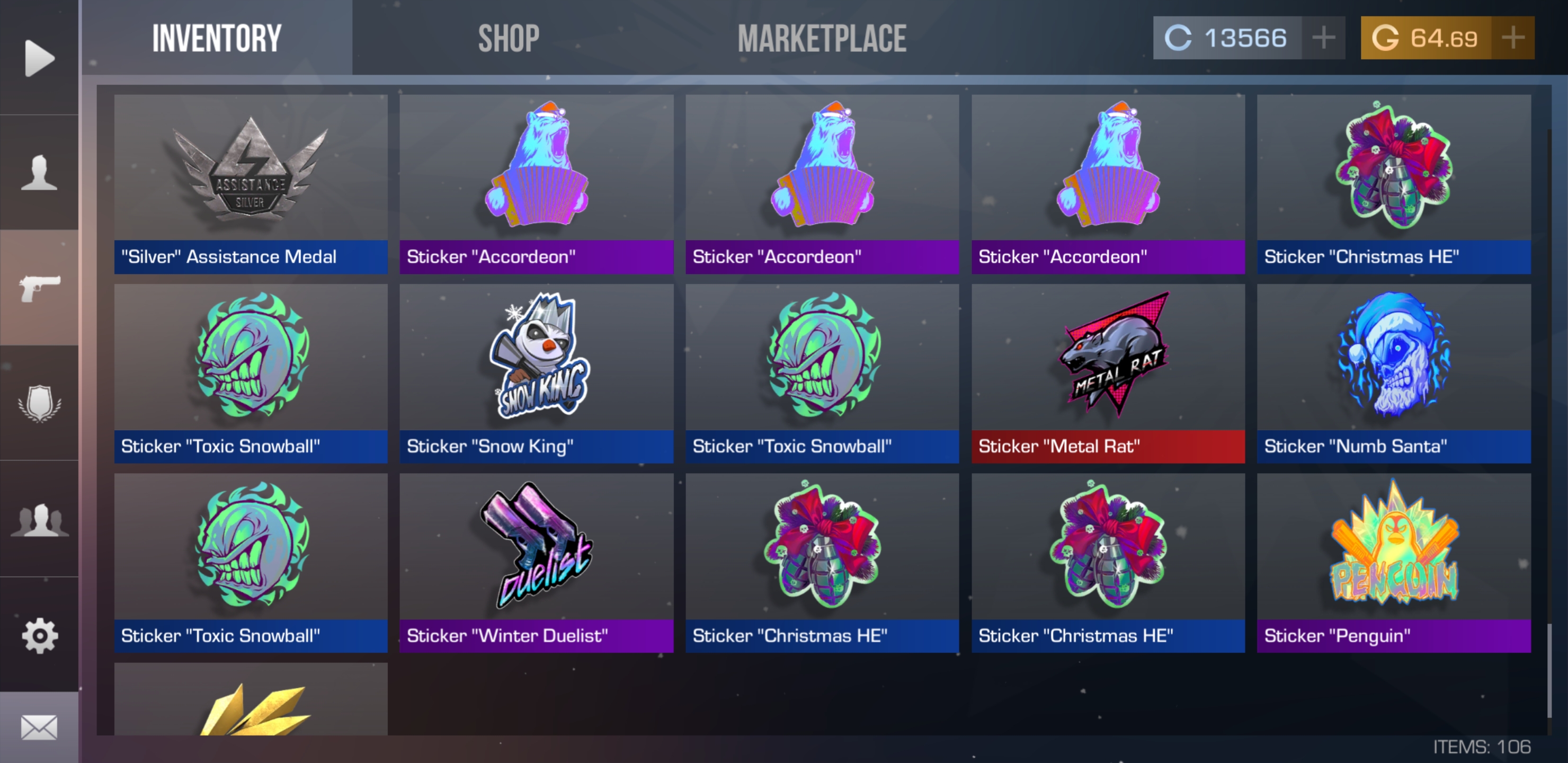The width and height of the screenshot is (1568, 763).
Task: Open the "Silver" Assistance Medal item
Action: (x=252, y=183)
